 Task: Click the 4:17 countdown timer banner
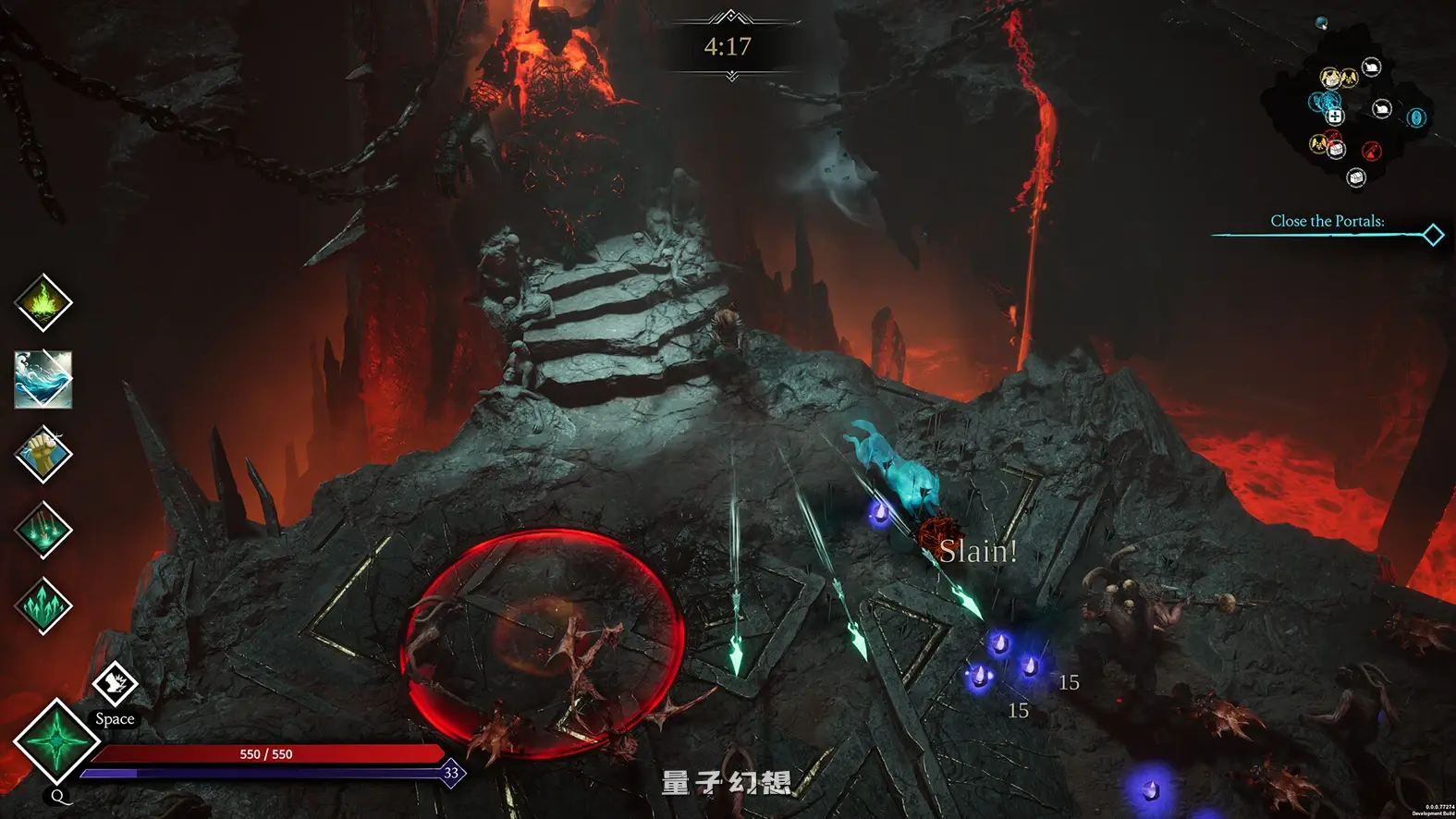729,43
